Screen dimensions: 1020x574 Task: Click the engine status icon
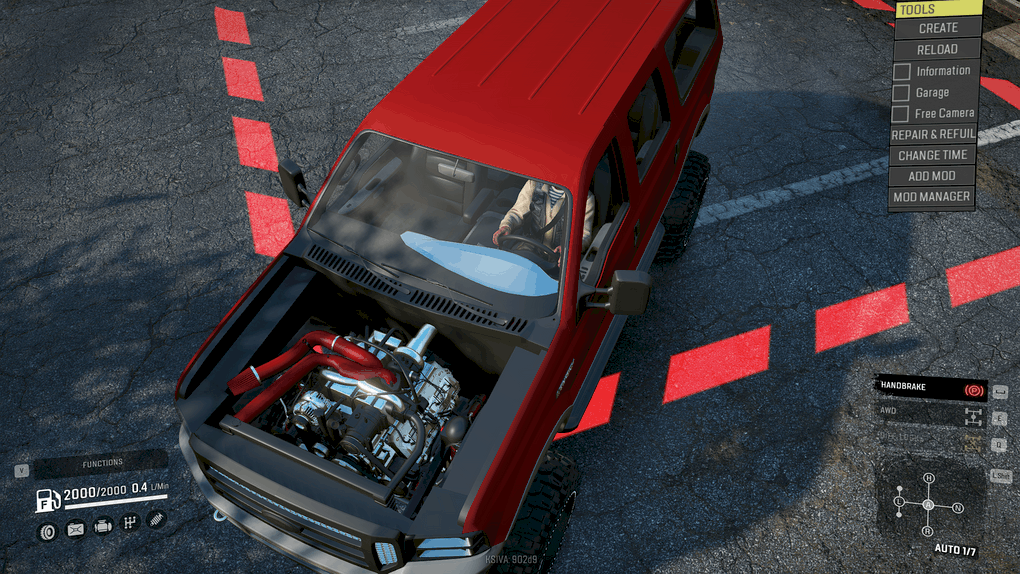102,526
